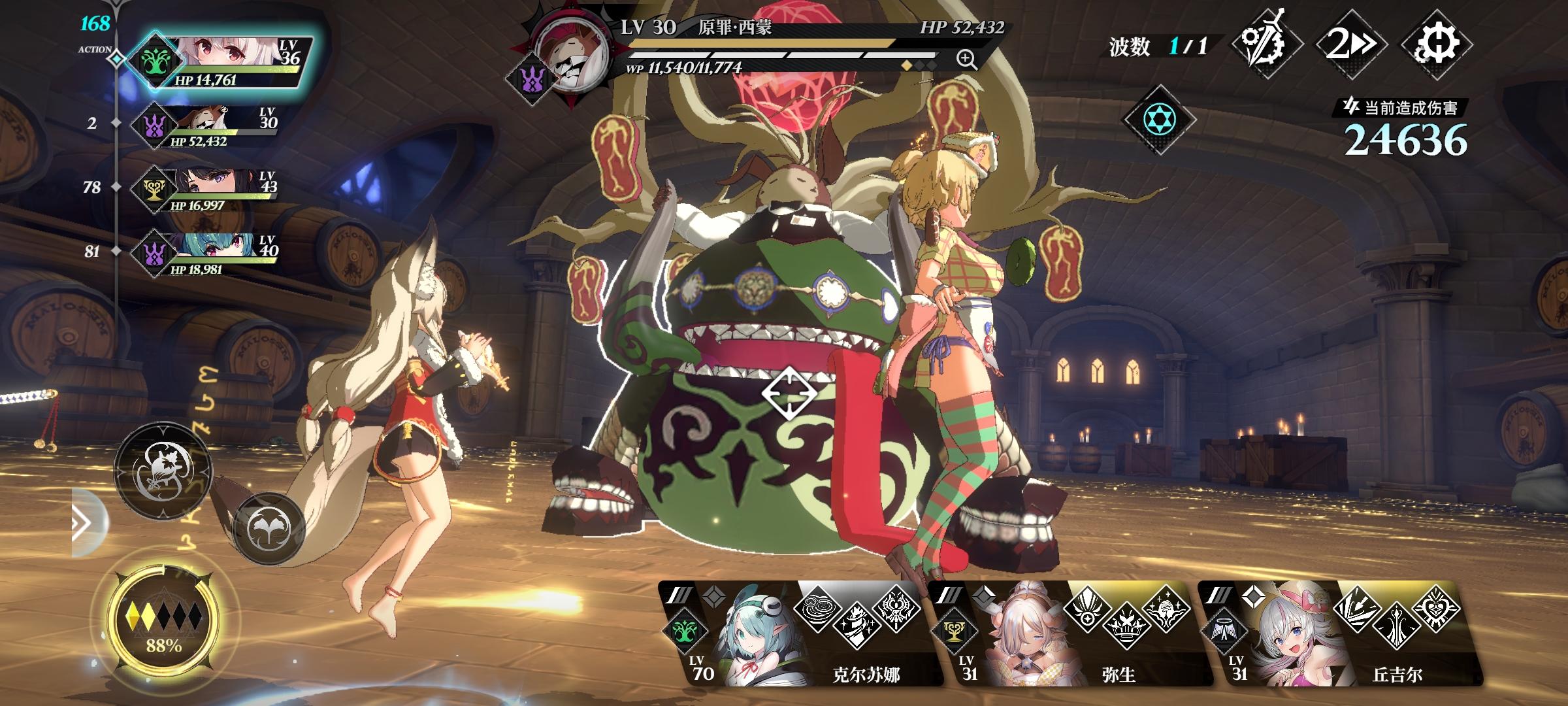
Task: Activate the ginkgo leaf skill button
Action: [269, 527]
